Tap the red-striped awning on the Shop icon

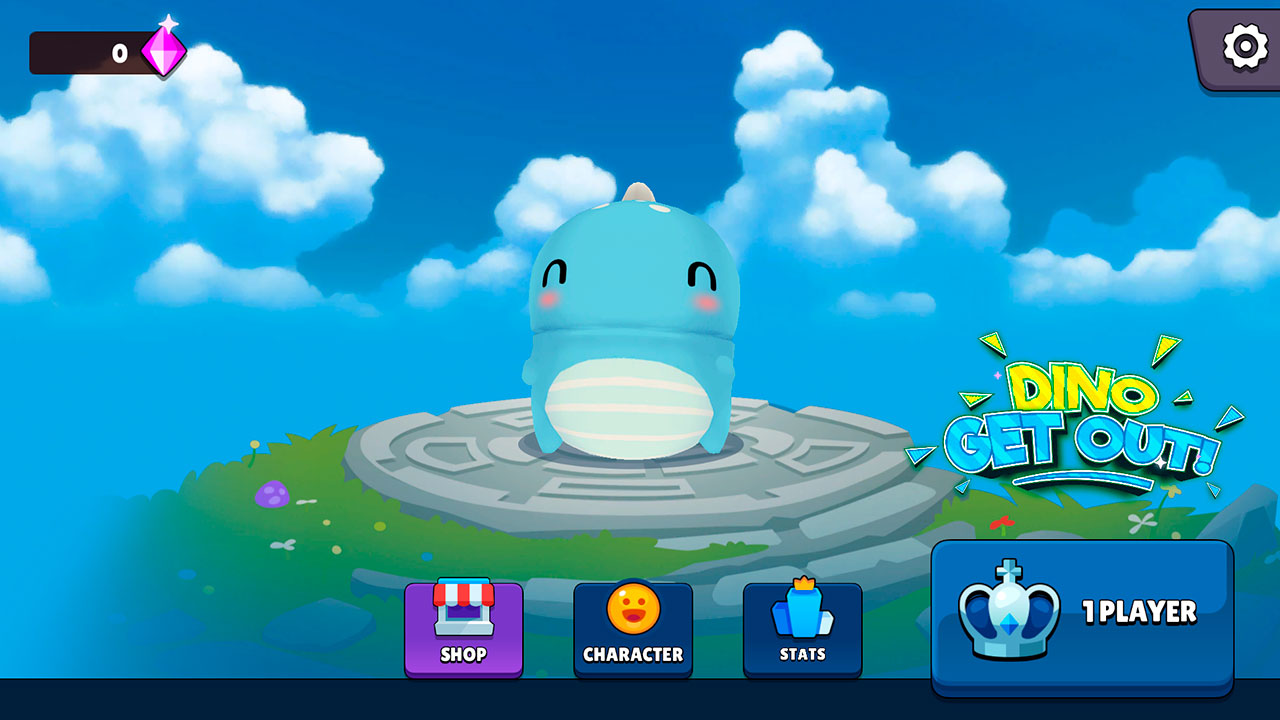pos(463,592)
